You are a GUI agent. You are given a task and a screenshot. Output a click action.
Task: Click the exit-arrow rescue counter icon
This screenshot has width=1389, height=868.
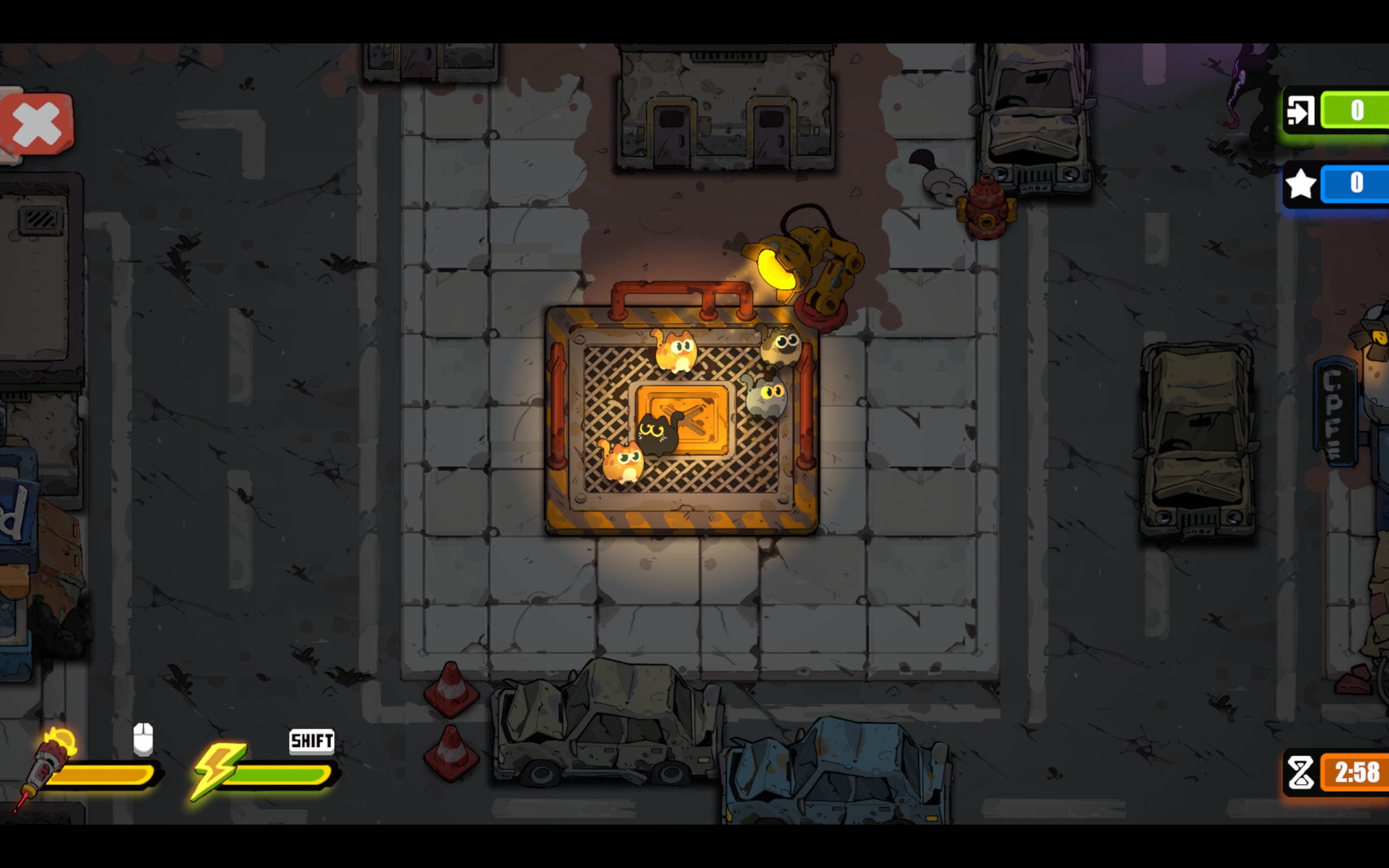pos(1299,111)
